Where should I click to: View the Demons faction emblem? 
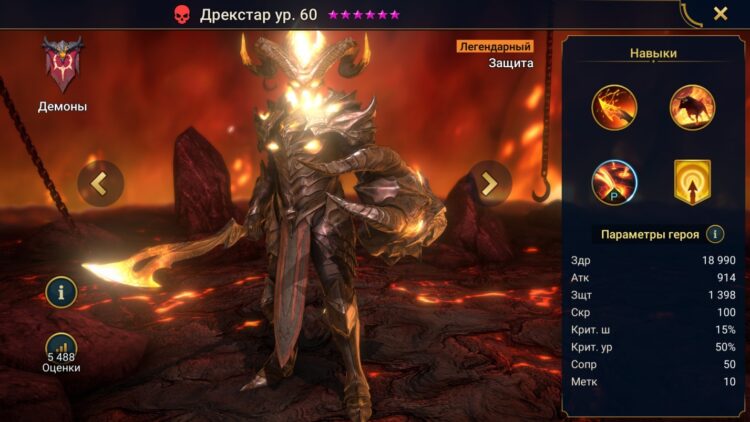click(x=62, y=66)
